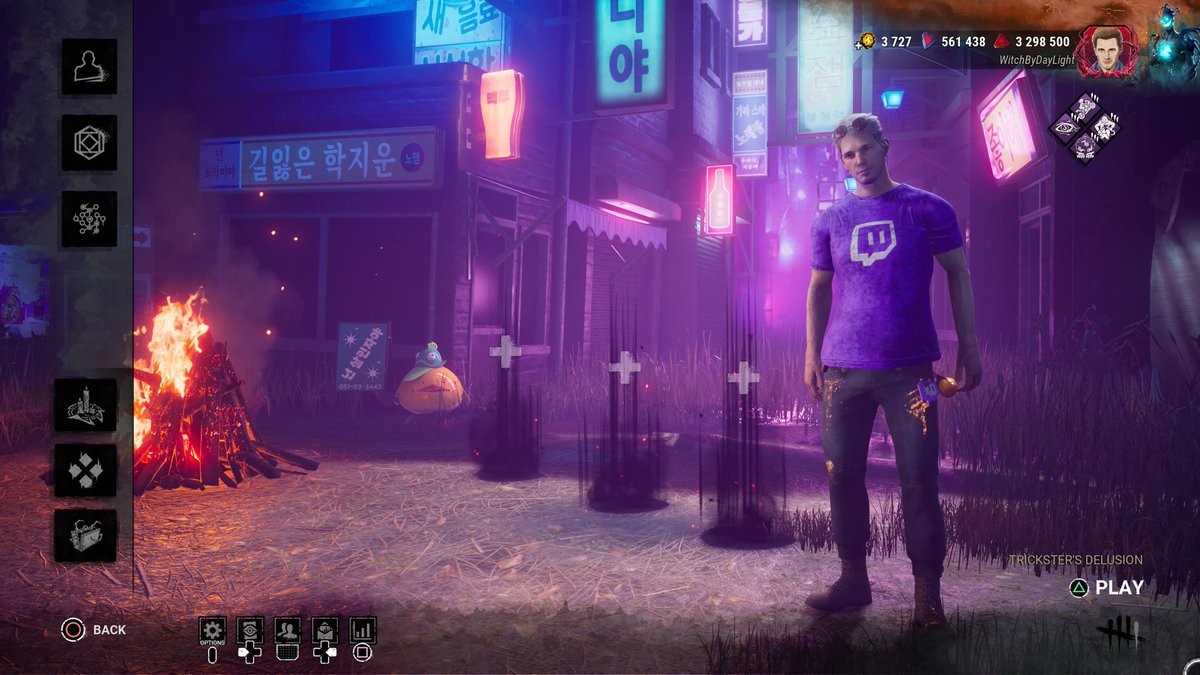Viewport: 1200px width, 675px height.
Task: Open the character selection silhouette icon
Action: coord(89,66)
